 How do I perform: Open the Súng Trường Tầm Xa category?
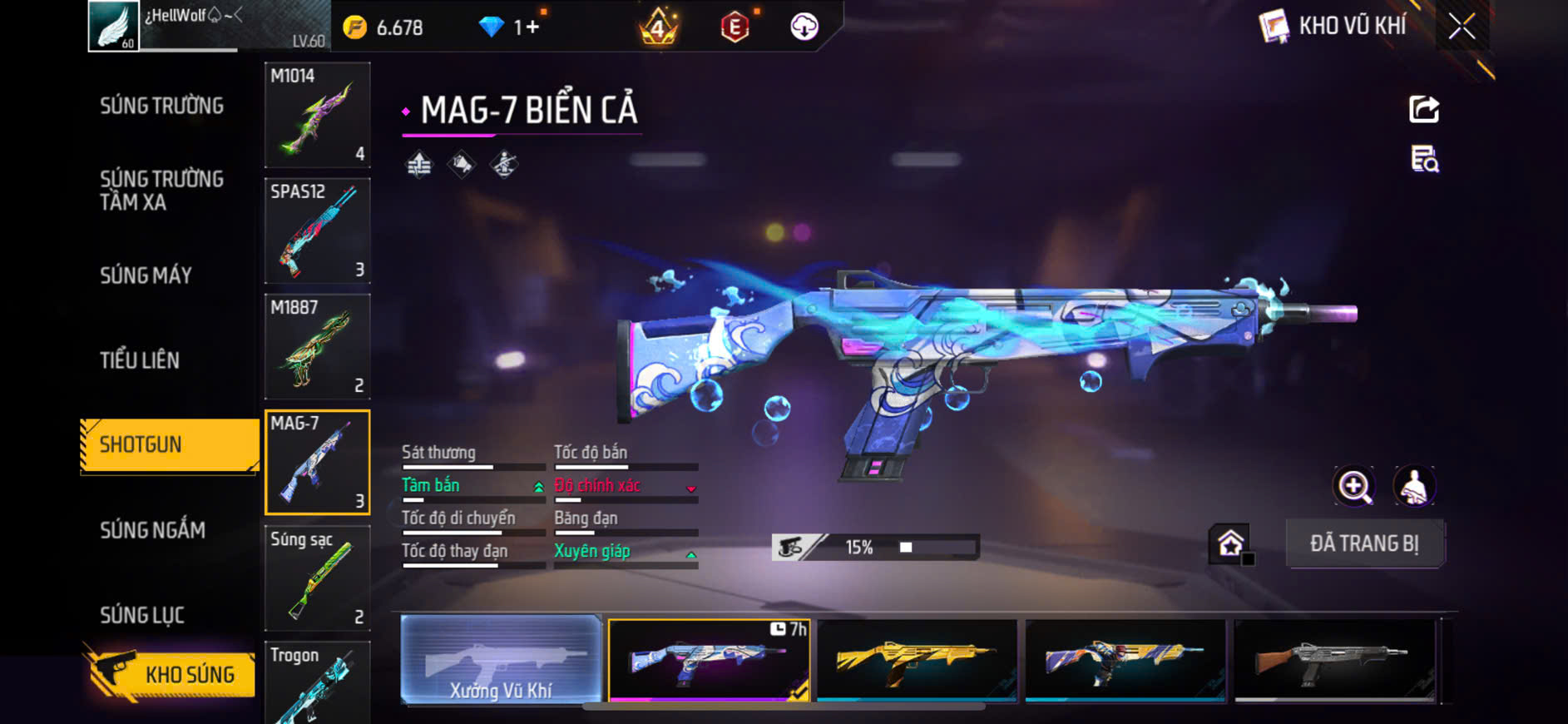click(x=161, y=191)
